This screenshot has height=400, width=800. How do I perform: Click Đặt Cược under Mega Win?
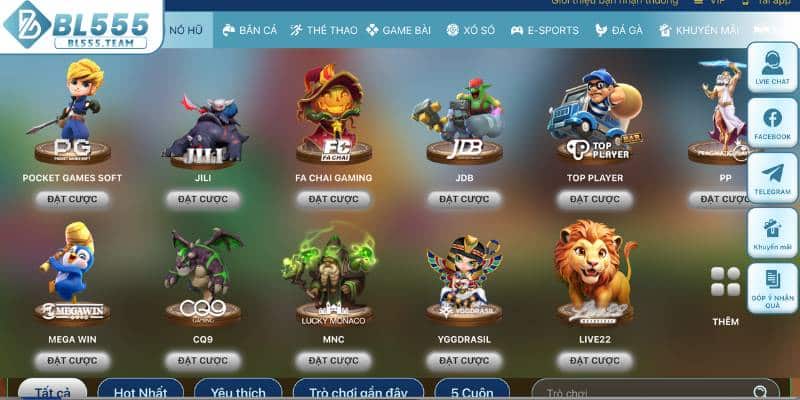click(72, 360)
